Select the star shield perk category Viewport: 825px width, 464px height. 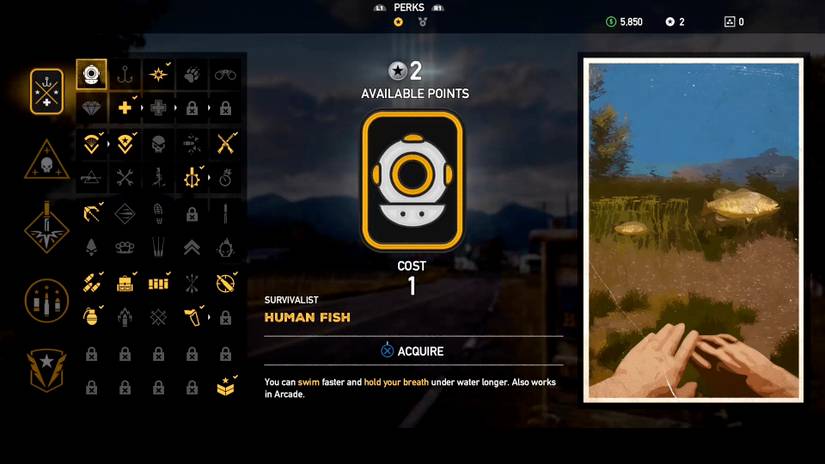pos(47,368)
